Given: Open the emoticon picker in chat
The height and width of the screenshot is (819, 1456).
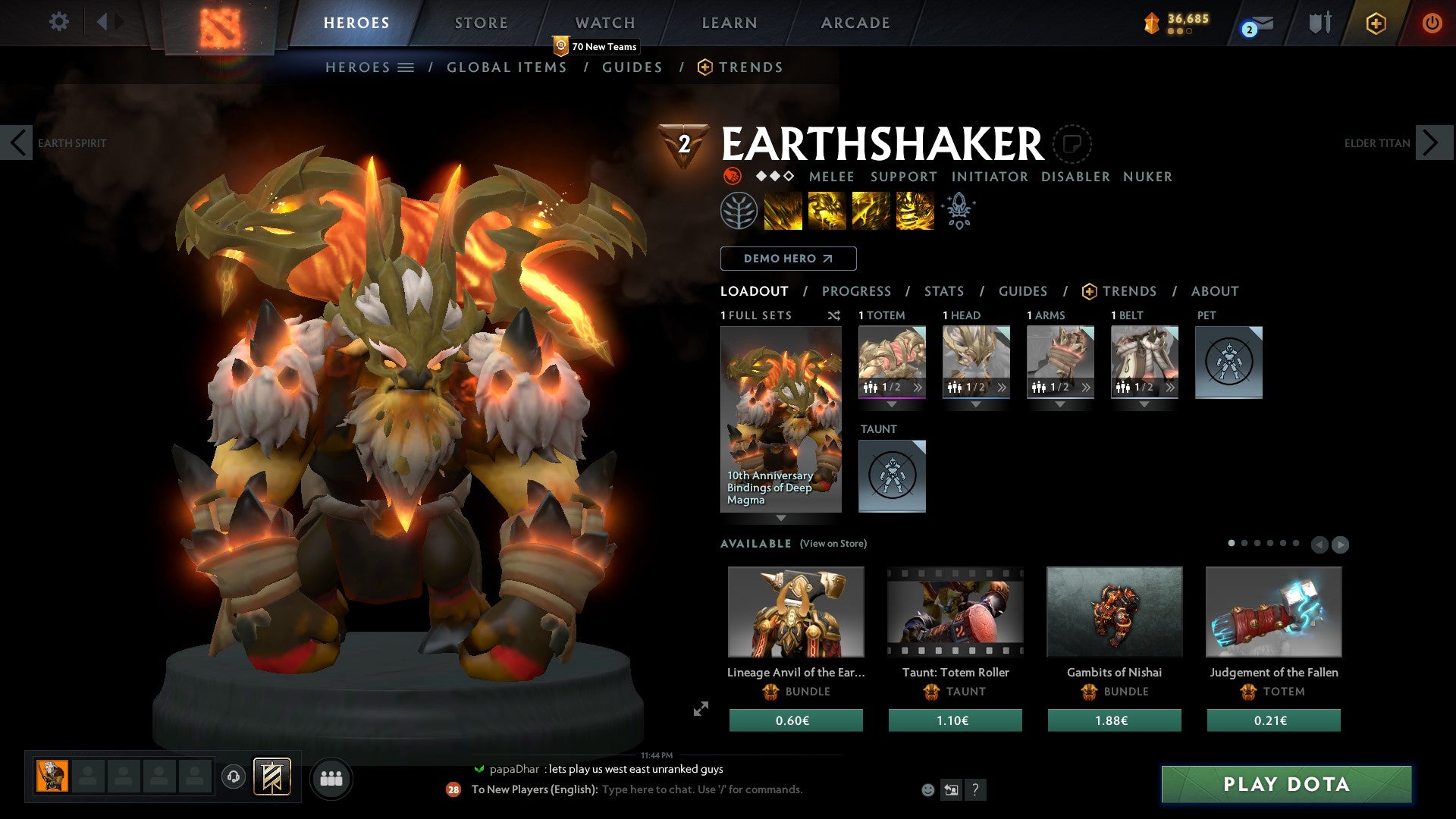Looking at the screenshot, I should 928,789.
